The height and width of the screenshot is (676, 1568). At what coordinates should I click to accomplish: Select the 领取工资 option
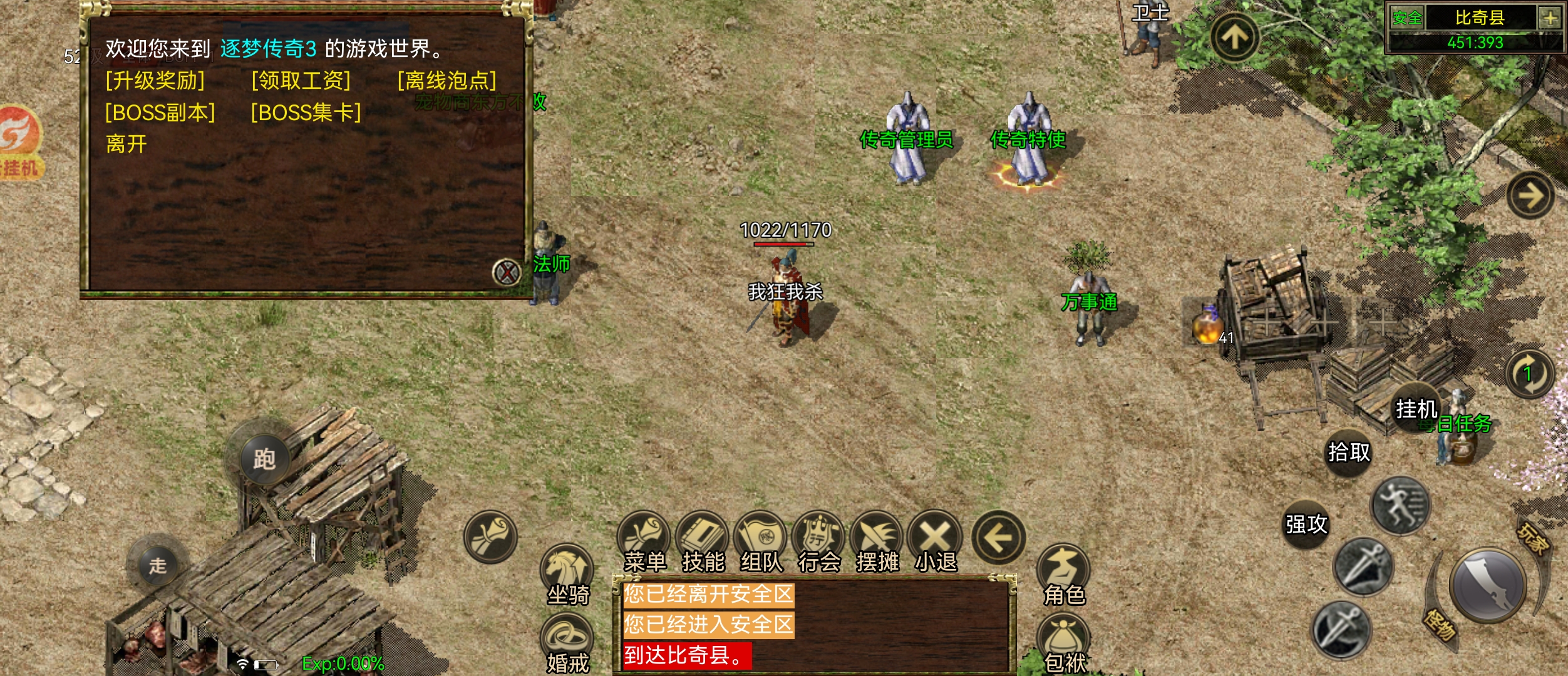(x=301, y=81)
